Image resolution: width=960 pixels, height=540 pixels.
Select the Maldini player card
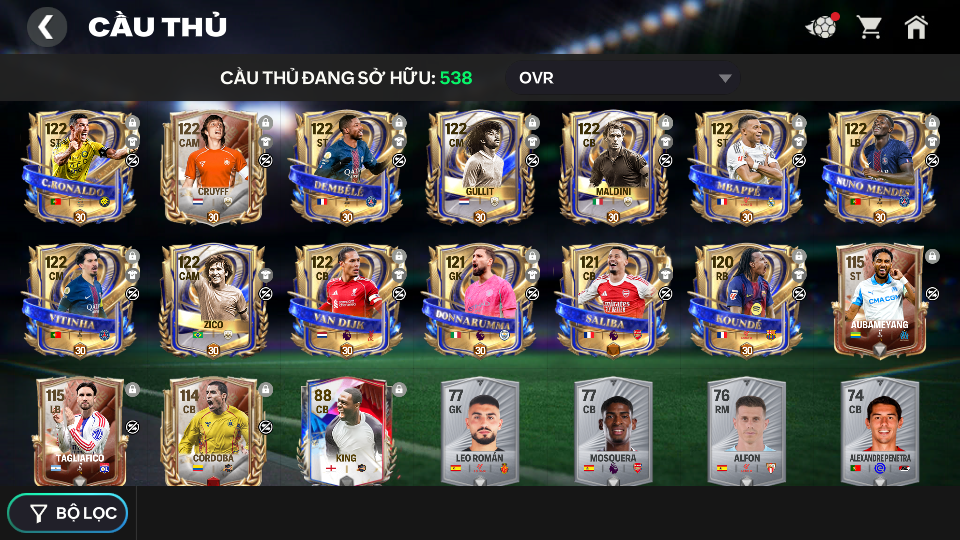pyautogui.click(x=612, y=167)
